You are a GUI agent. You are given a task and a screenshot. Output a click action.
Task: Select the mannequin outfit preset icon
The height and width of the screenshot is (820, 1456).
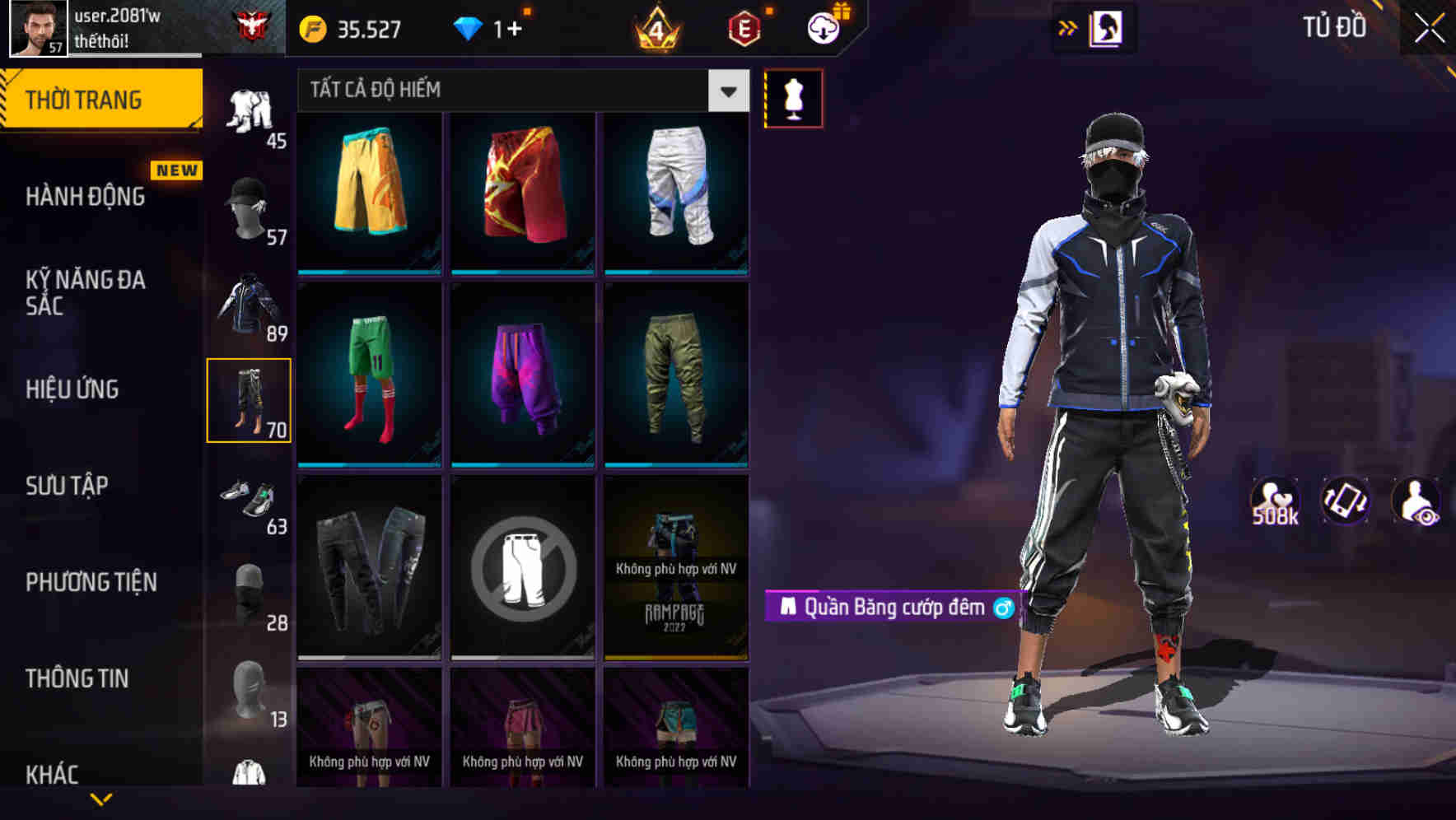(x=793, y=97)
